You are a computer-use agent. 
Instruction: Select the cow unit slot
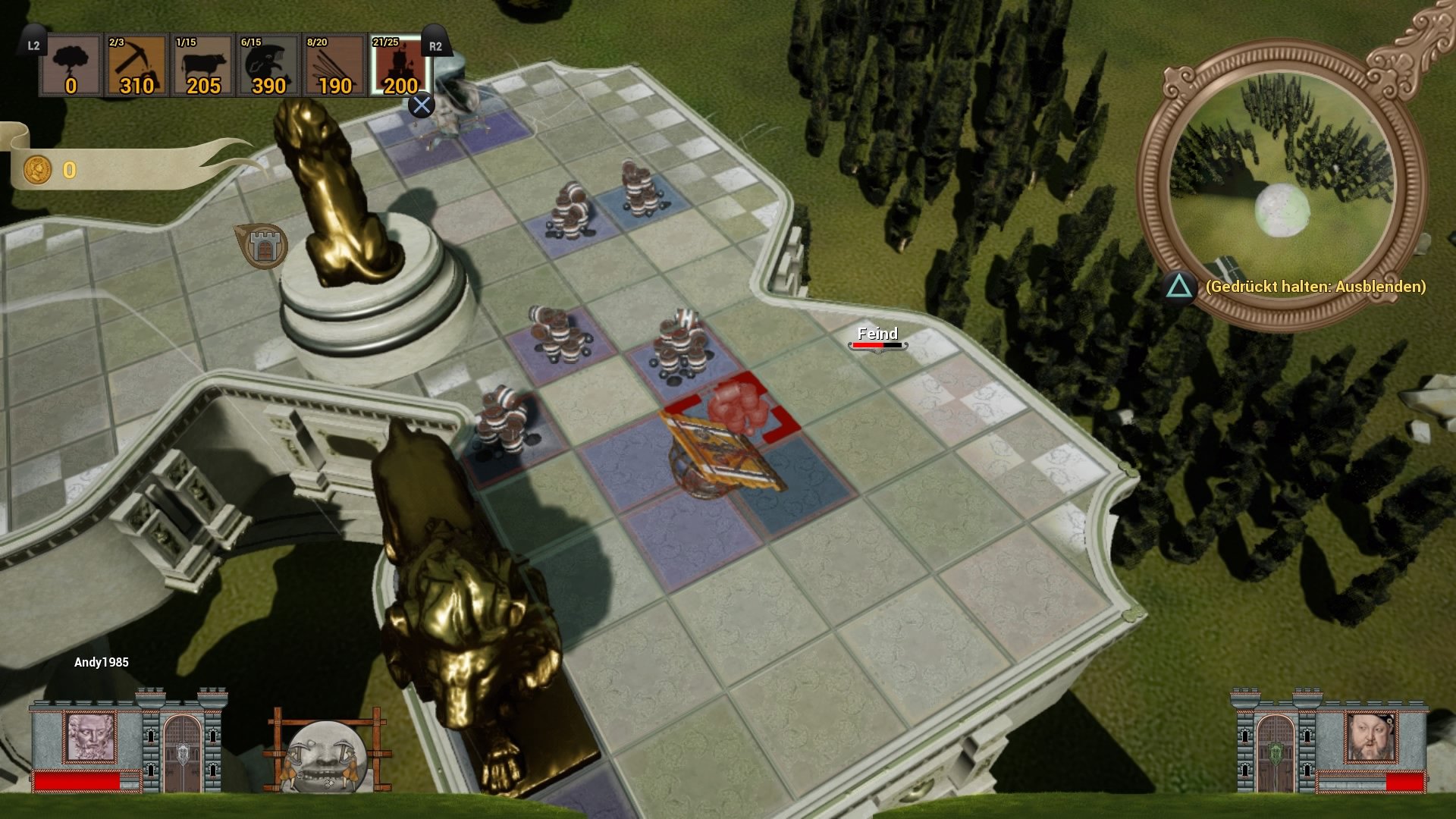(202, 67)
